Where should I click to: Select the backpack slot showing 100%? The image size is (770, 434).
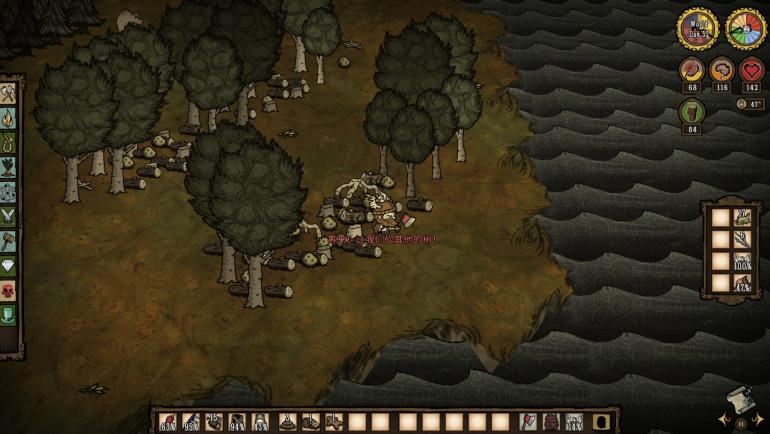click(x=743, y=262)
